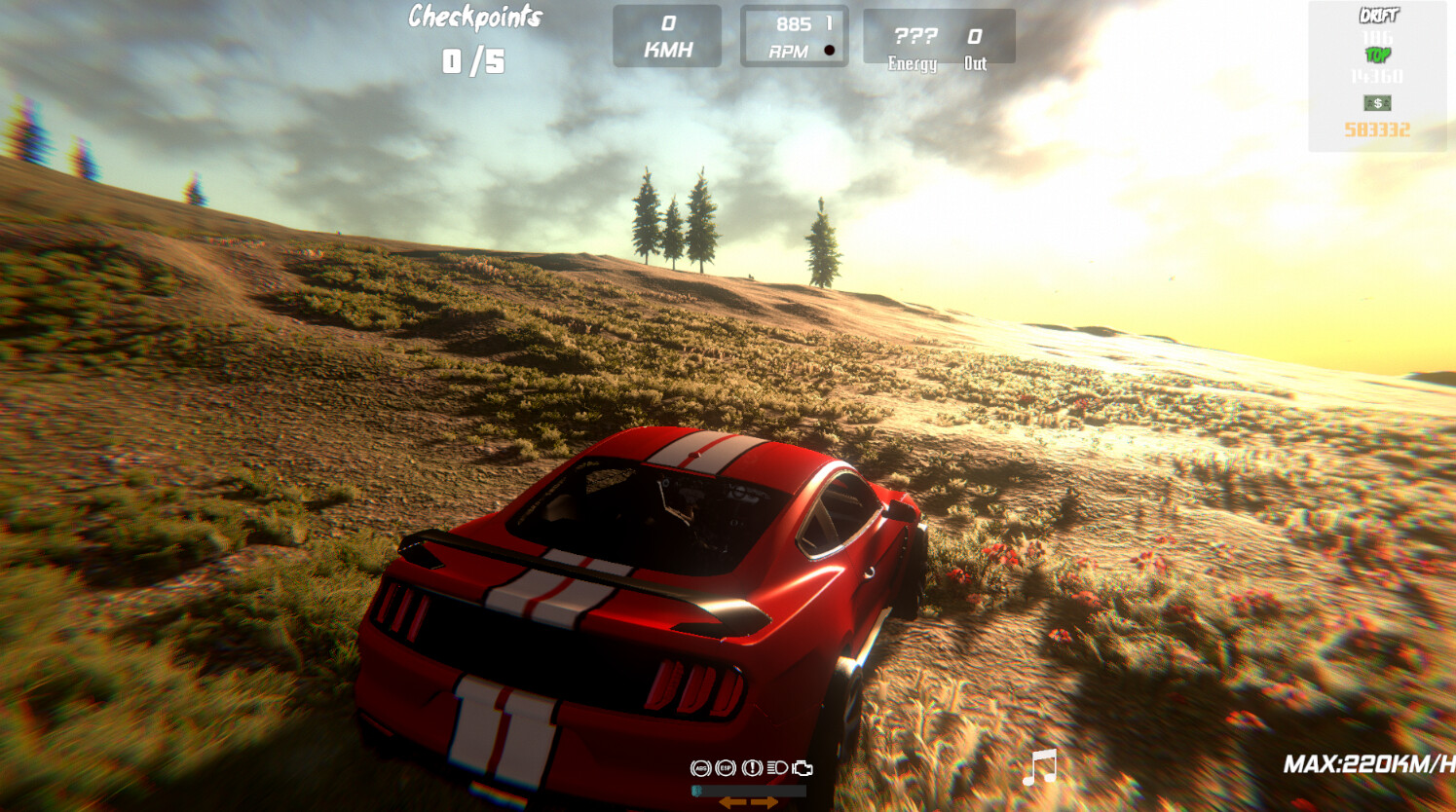
Task: Toggle the ESP stability control icon
Action: pyautogui.click(x=726, y=767)
